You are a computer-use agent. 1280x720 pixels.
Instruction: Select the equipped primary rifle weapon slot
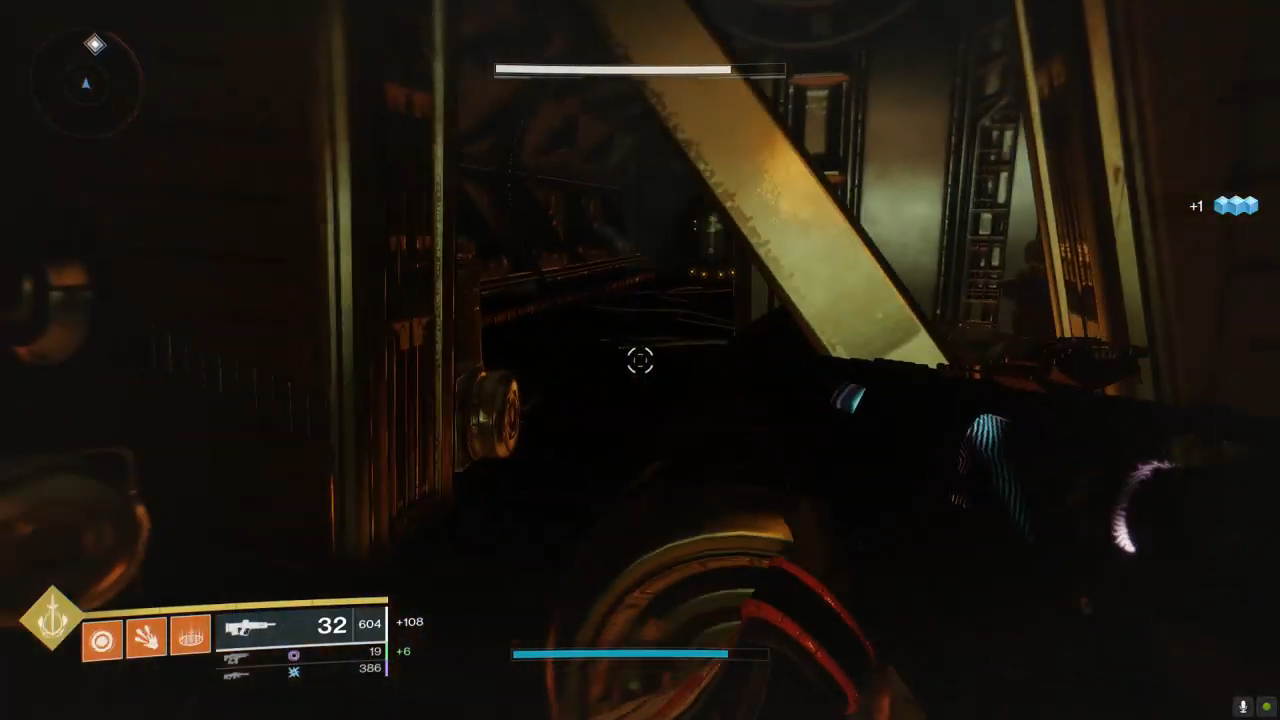(x=300, y=627)
